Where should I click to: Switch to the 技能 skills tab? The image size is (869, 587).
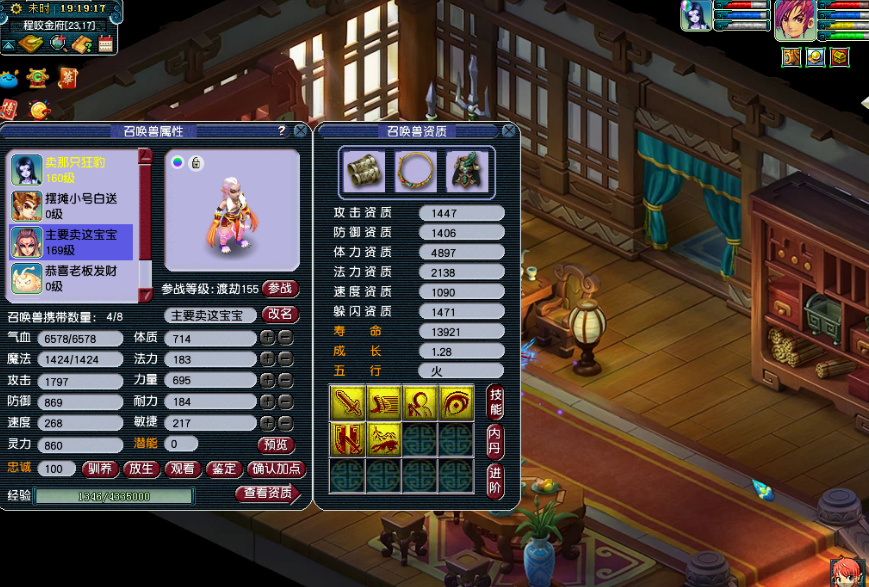click(495, 401)
